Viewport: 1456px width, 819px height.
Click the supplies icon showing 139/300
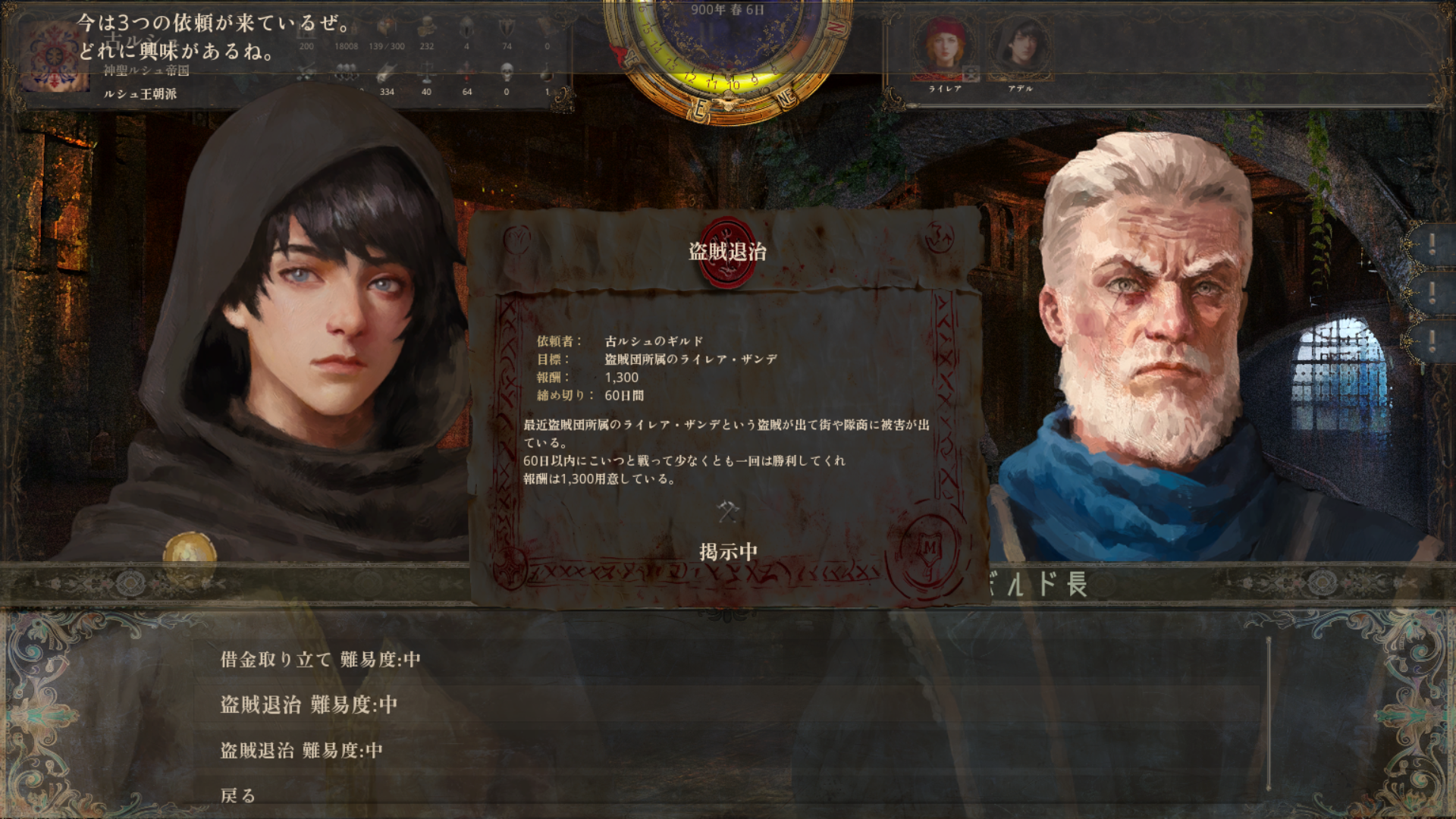(388, 29)
